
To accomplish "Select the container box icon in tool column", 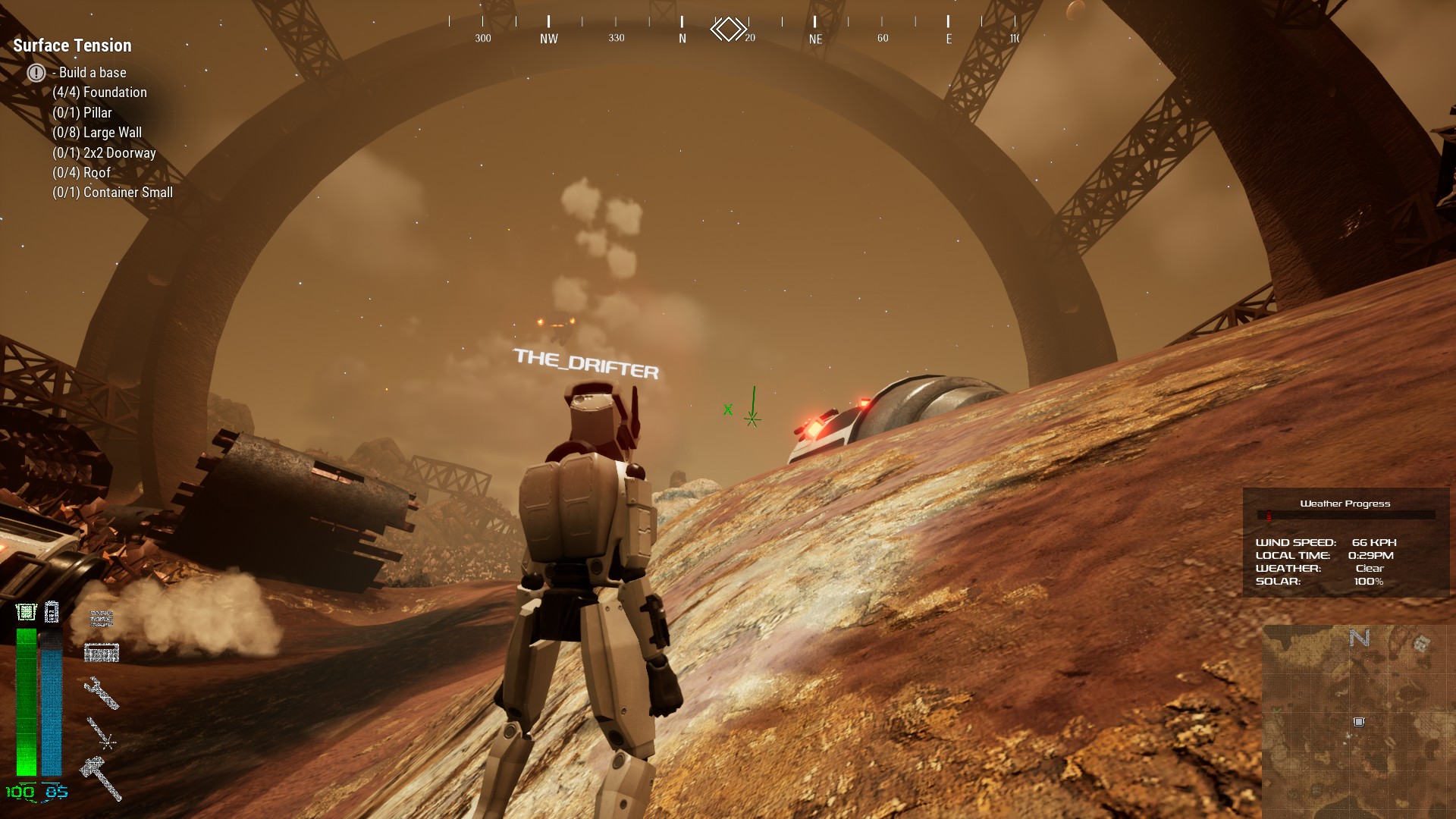I will (x=102, y=652).
